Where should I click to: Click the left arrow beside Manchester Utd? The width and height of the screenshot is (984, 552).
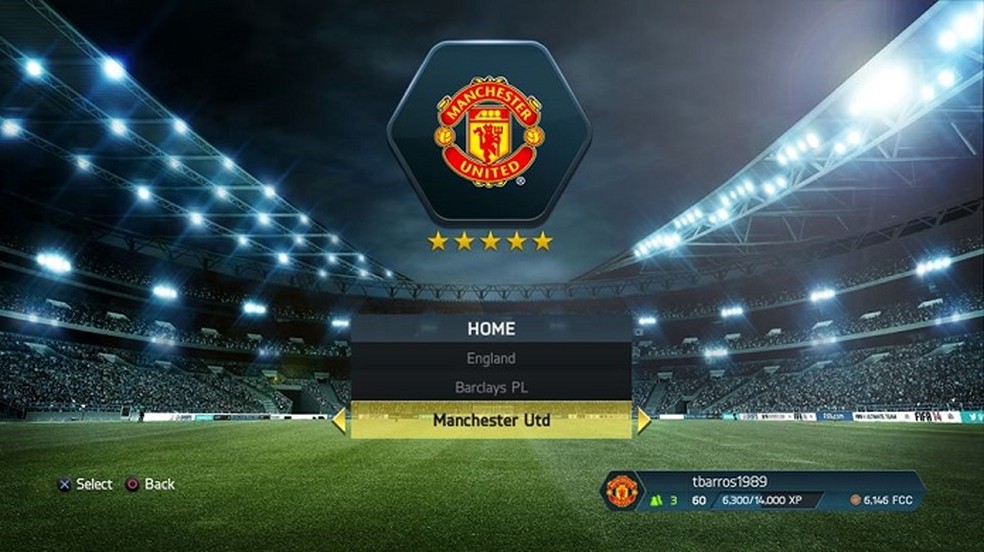339,421
